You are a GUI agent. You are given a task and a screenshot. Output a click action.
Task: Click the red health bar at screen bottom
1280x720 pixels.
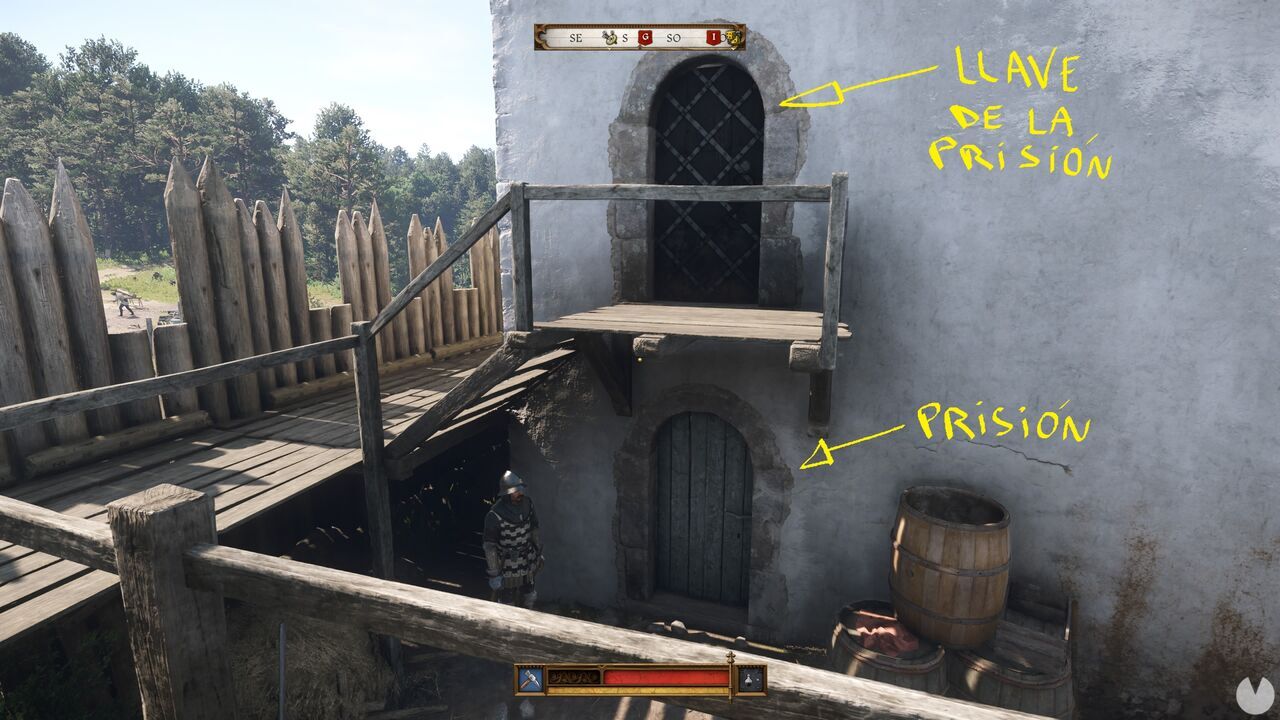[664, 675]
